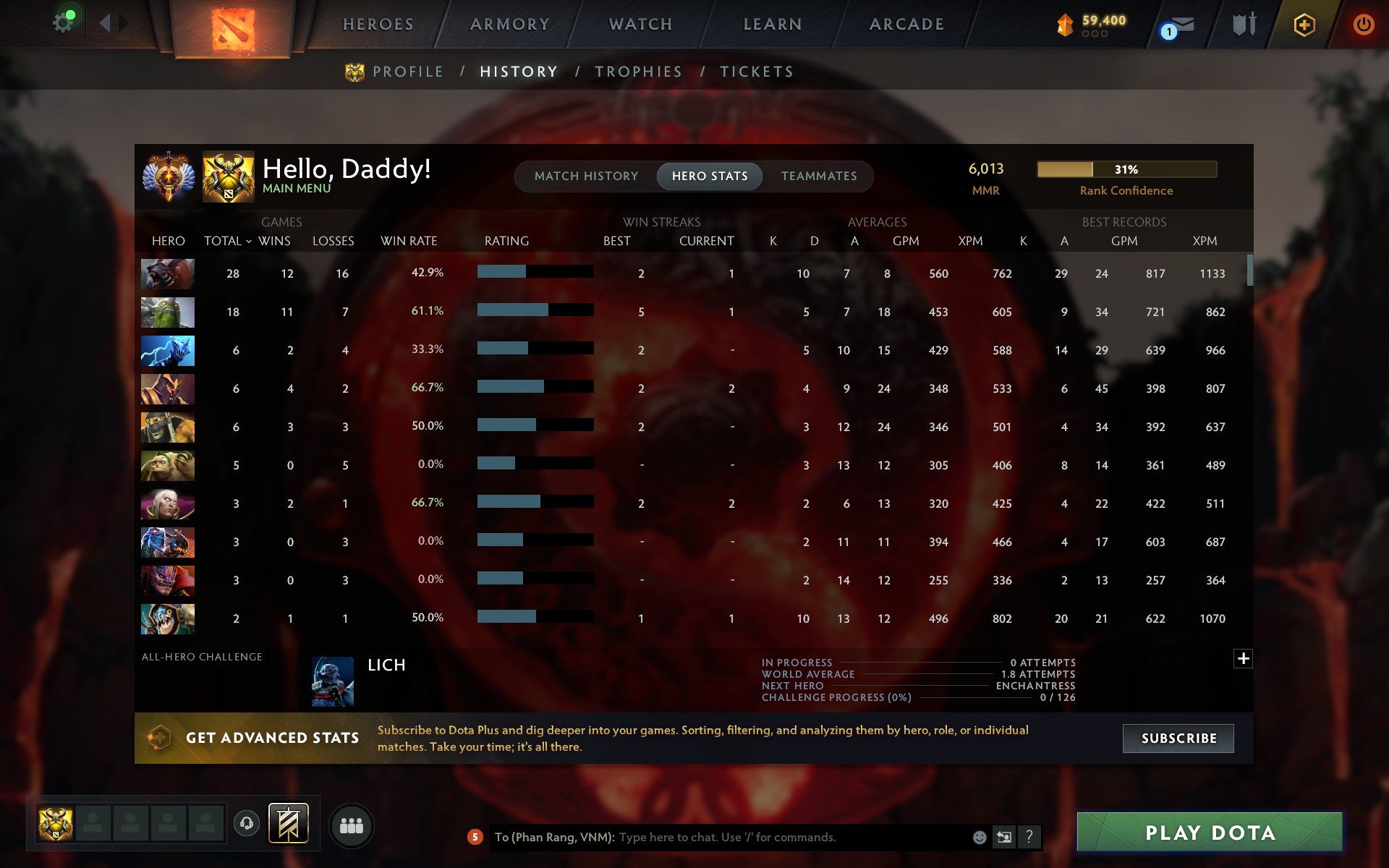Click the voice chat headset icon
Screen dimensions: 1389x868
click(248, 823)
